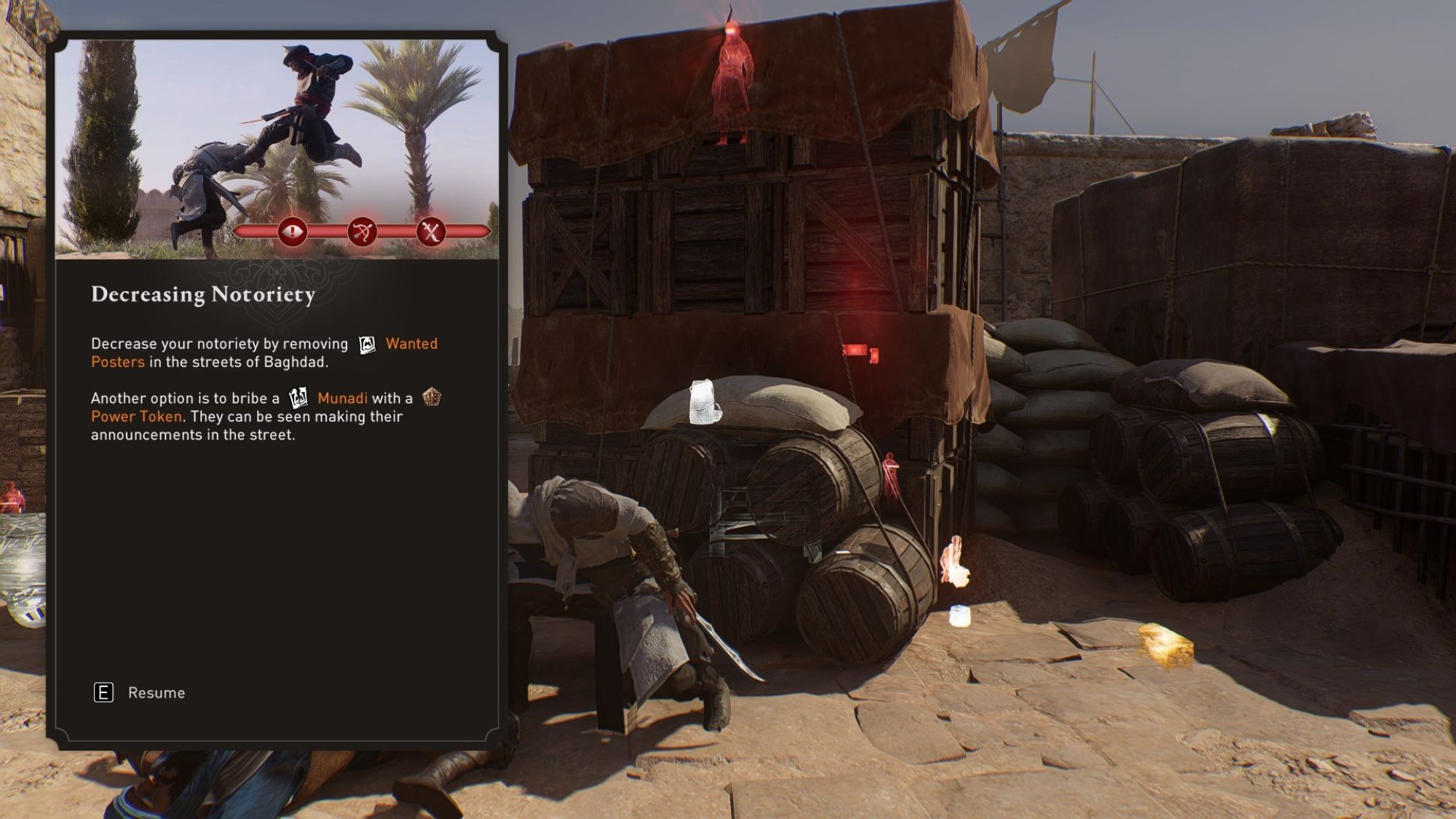The image size is (1456, 819).
Task: Click the Munadi scroll icon in the description
Action: tap(301, 397)
